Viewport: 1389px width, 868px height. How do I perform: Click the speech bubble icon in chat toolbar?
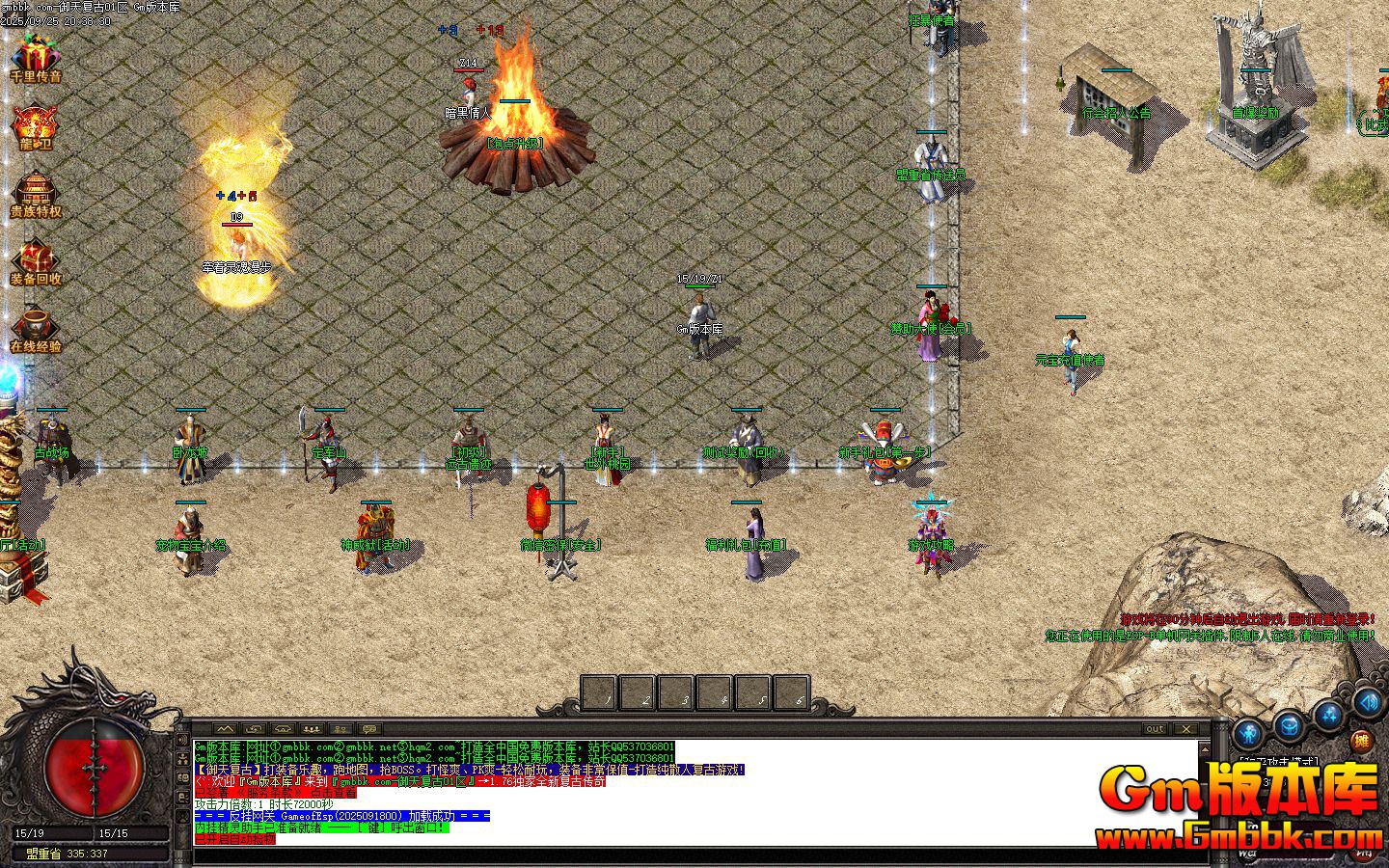click(x=368, y=728)
